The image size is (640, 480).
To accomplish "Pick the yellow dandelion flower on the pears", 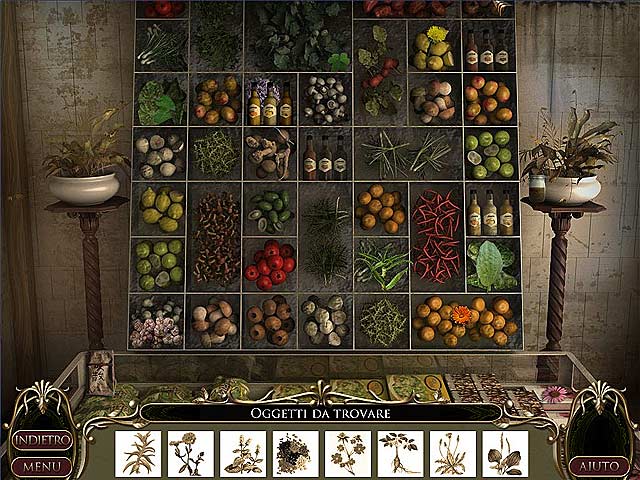I will point(437,33).
